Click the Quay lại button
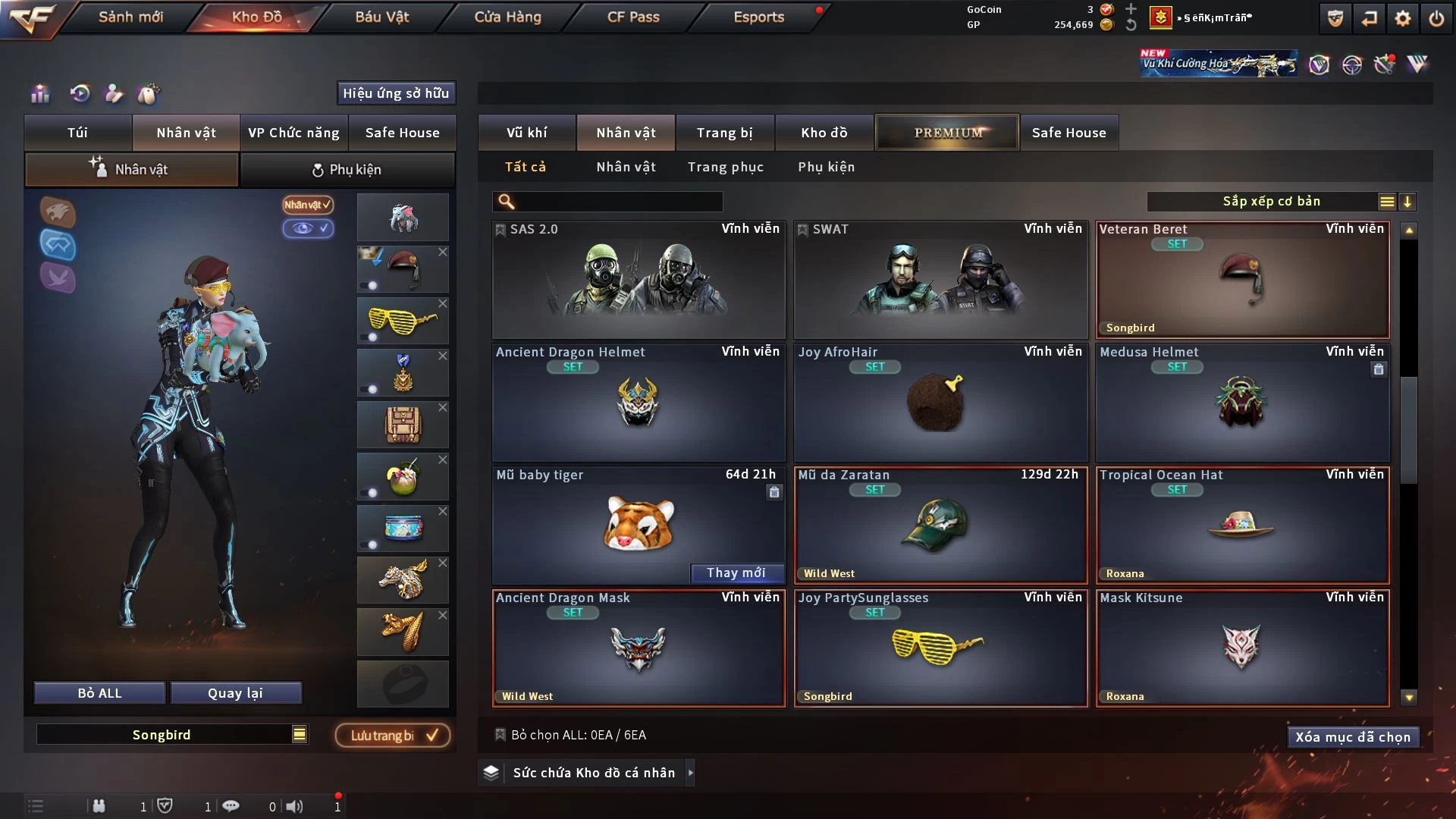Screen dimensions: 1456x819 click(235, 693)
